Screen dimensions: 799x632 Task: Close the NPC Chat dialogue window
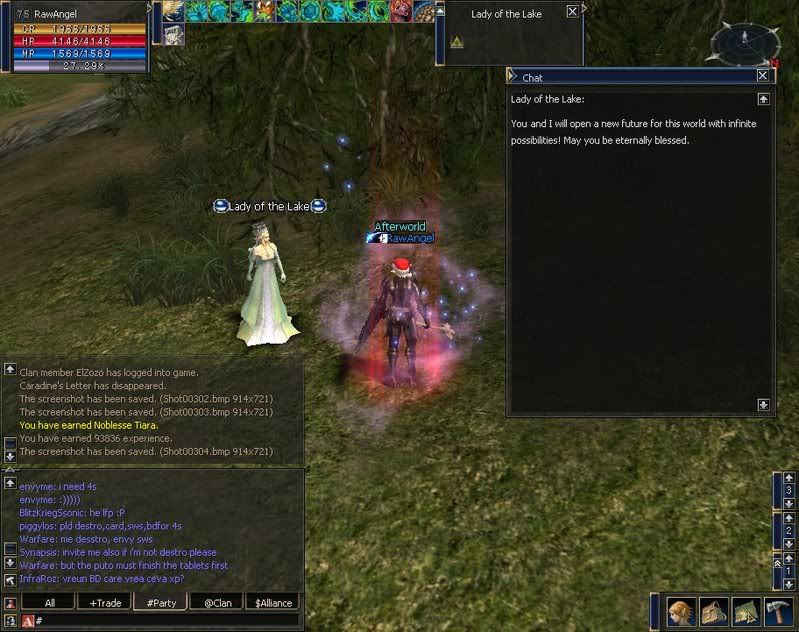pyautogui.click(x=763, y=76)
